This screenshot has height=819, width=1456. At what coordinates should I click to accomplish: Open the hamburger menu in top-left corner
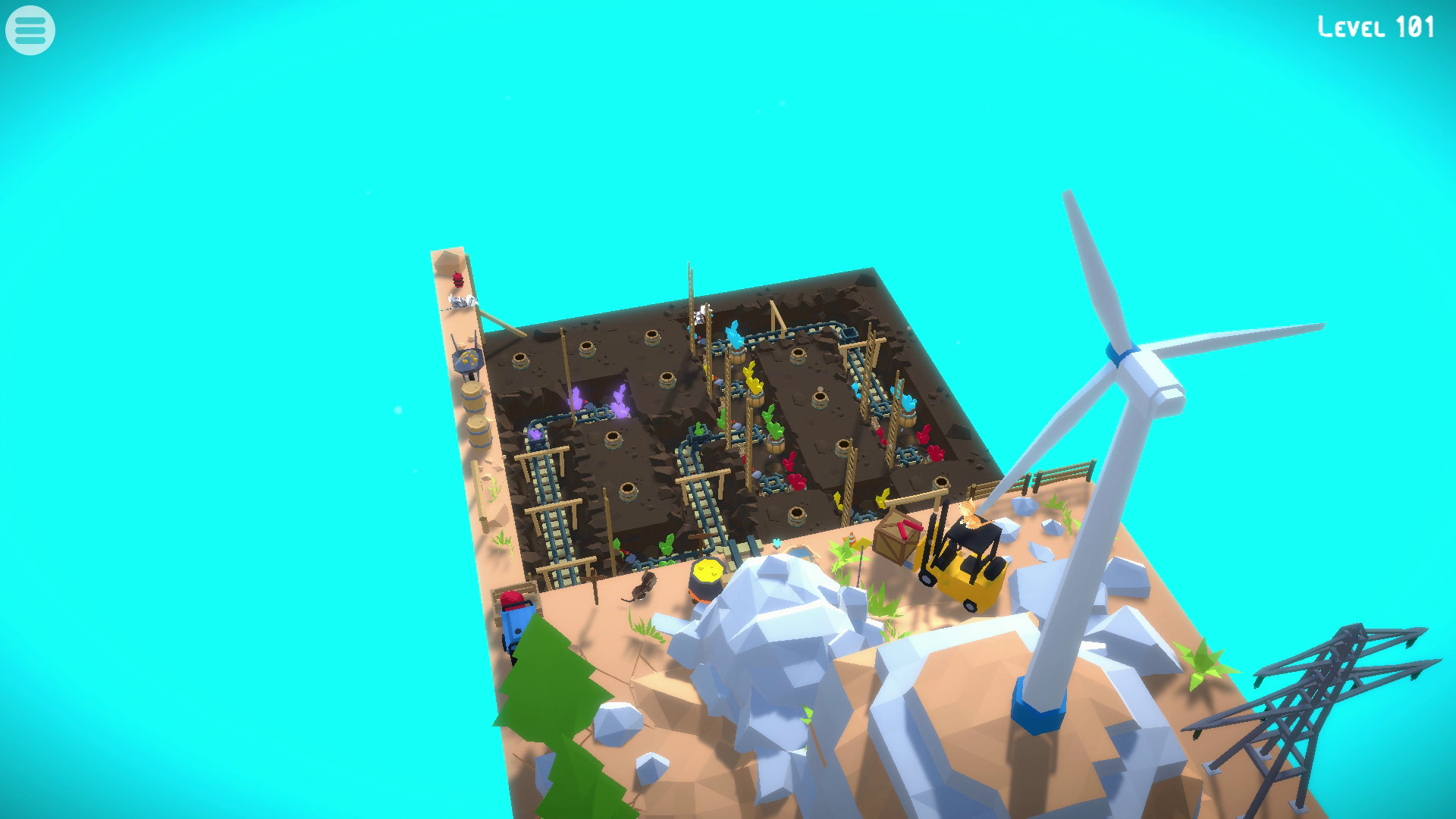(30, 30)
